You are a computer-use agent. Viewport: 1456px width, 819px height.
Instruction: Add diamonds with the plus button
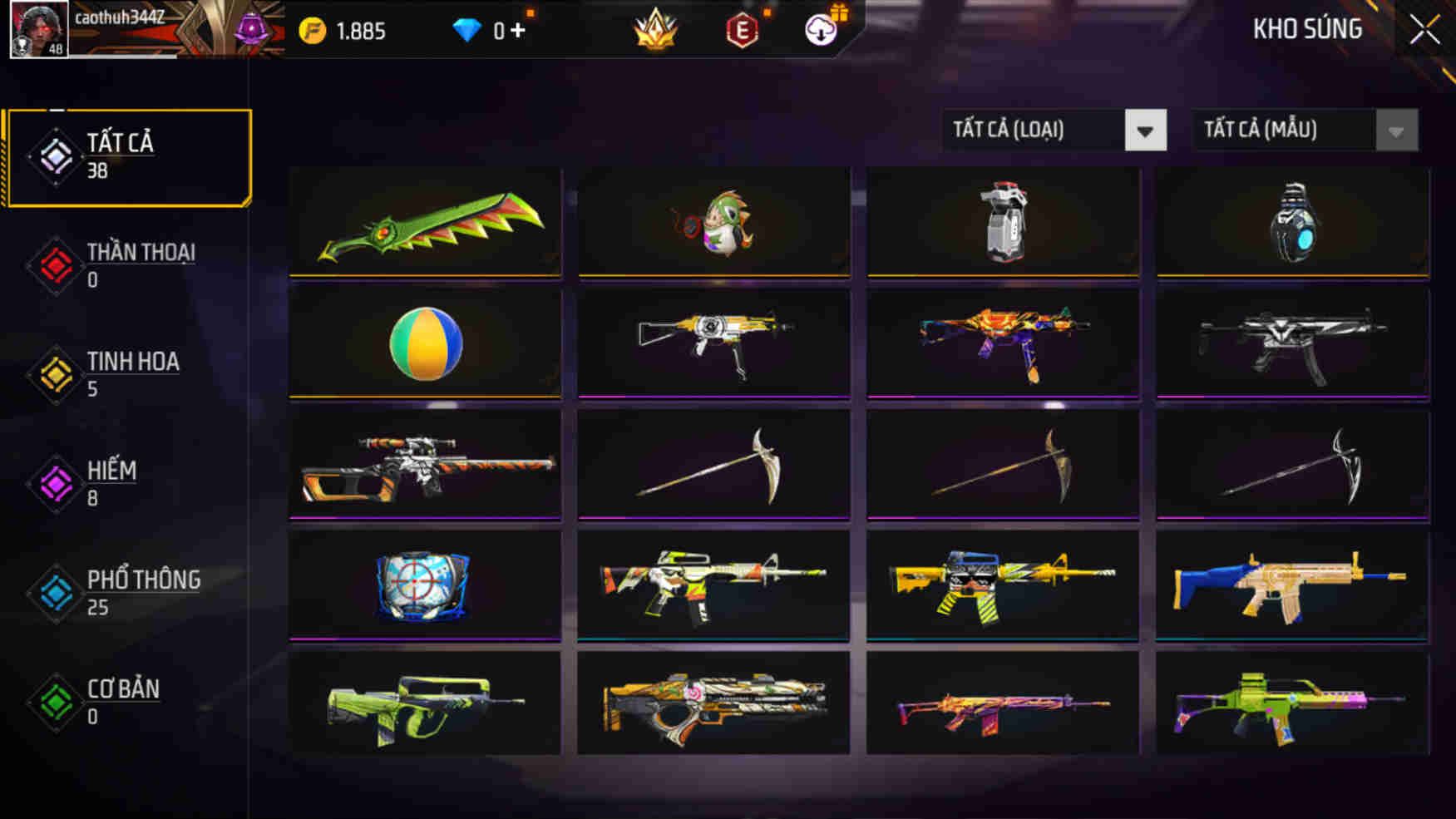[518, 31]
